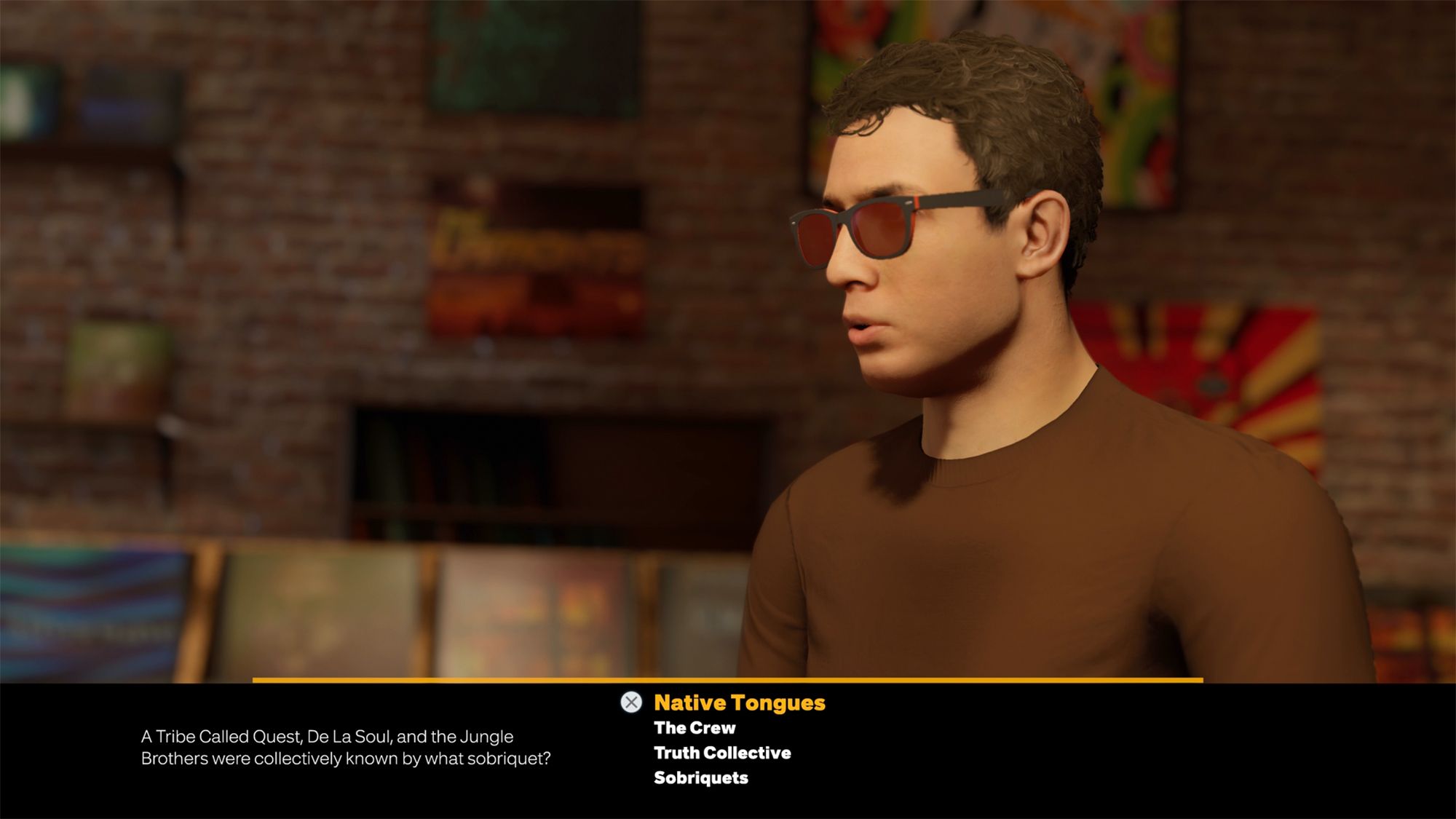
Task: Click the second answer in the list
Action: click(694, 728)
